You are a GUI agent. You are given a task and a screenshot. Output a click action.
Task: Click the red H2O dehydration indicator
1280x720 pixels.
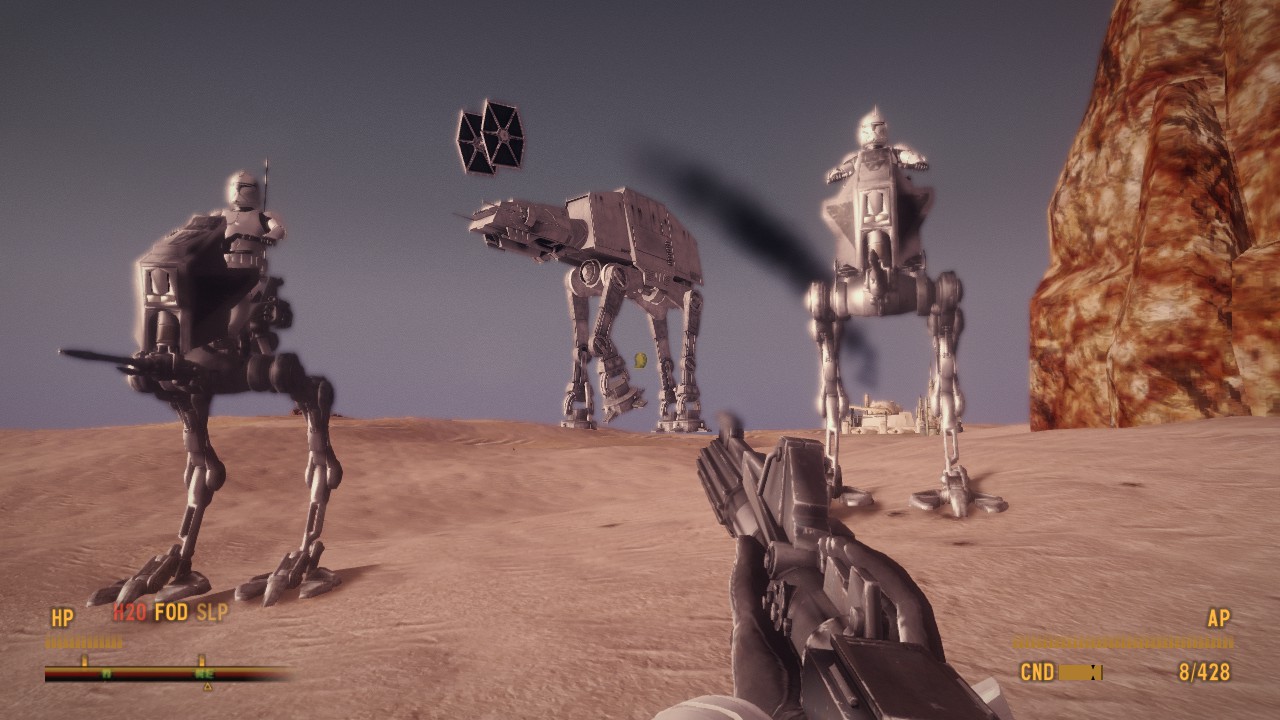(x=128, y=612)
